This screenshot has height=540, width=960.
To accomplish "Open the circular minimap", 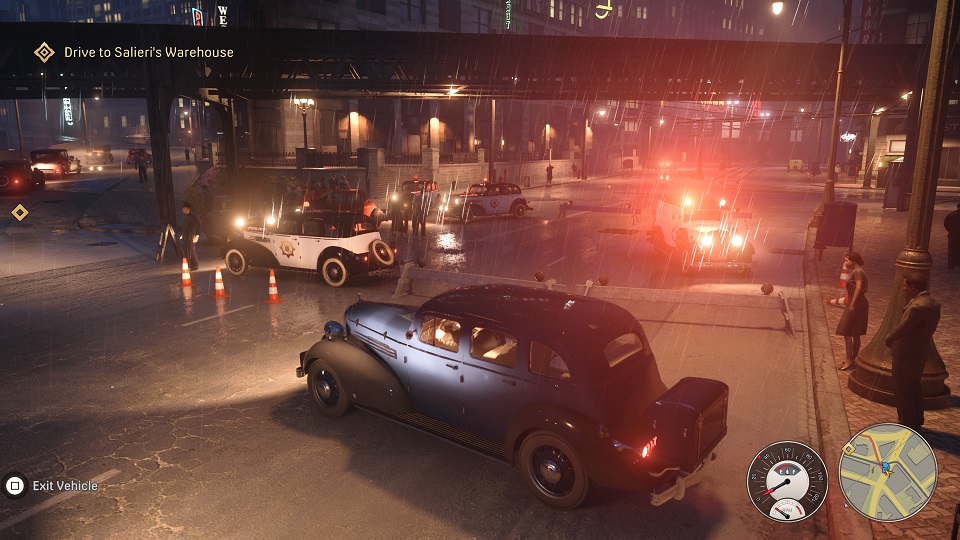I will (887, 473).
